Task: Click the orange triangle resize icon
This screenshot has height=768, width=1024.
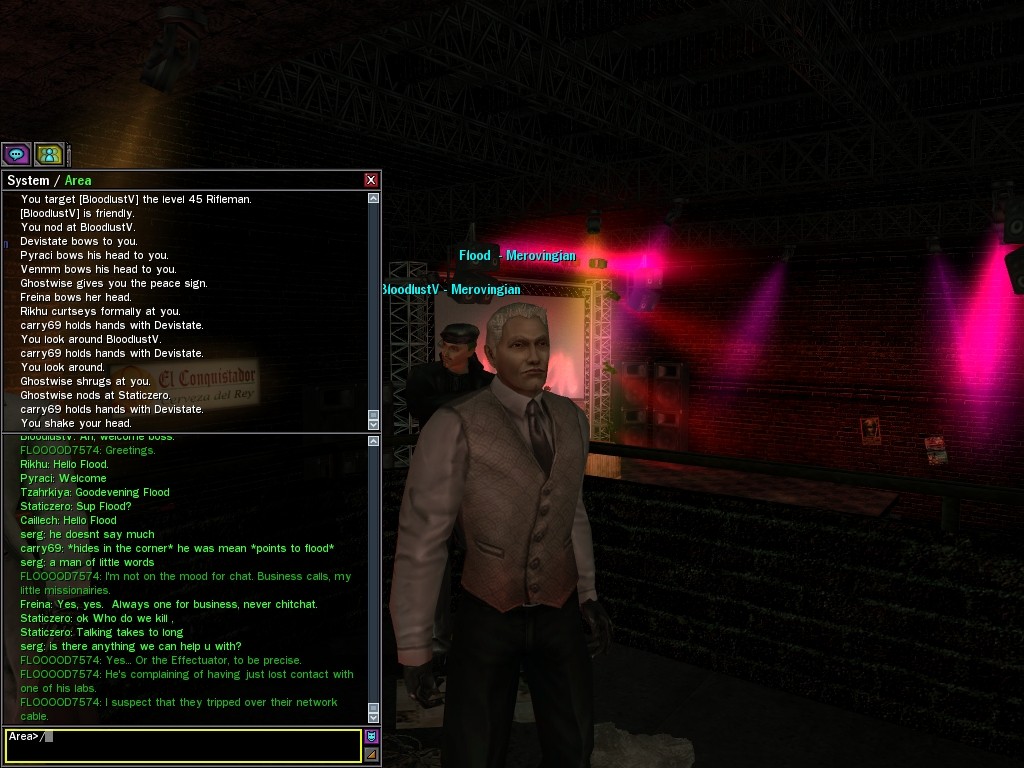Action: click(x=371, y=754)
